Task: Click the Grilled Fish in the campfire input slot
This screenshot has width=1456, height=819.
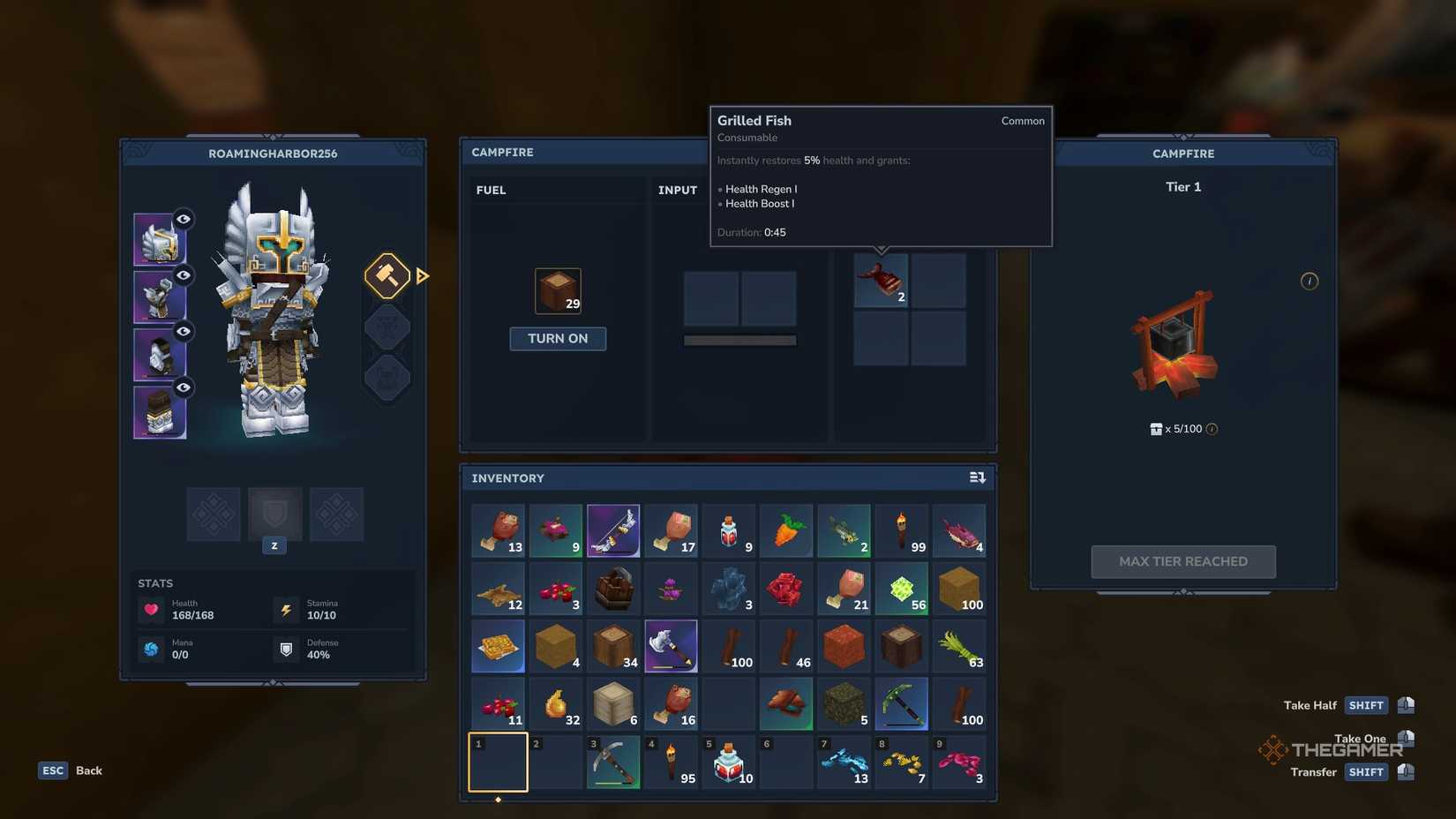Action: click(x=881, y=280)
